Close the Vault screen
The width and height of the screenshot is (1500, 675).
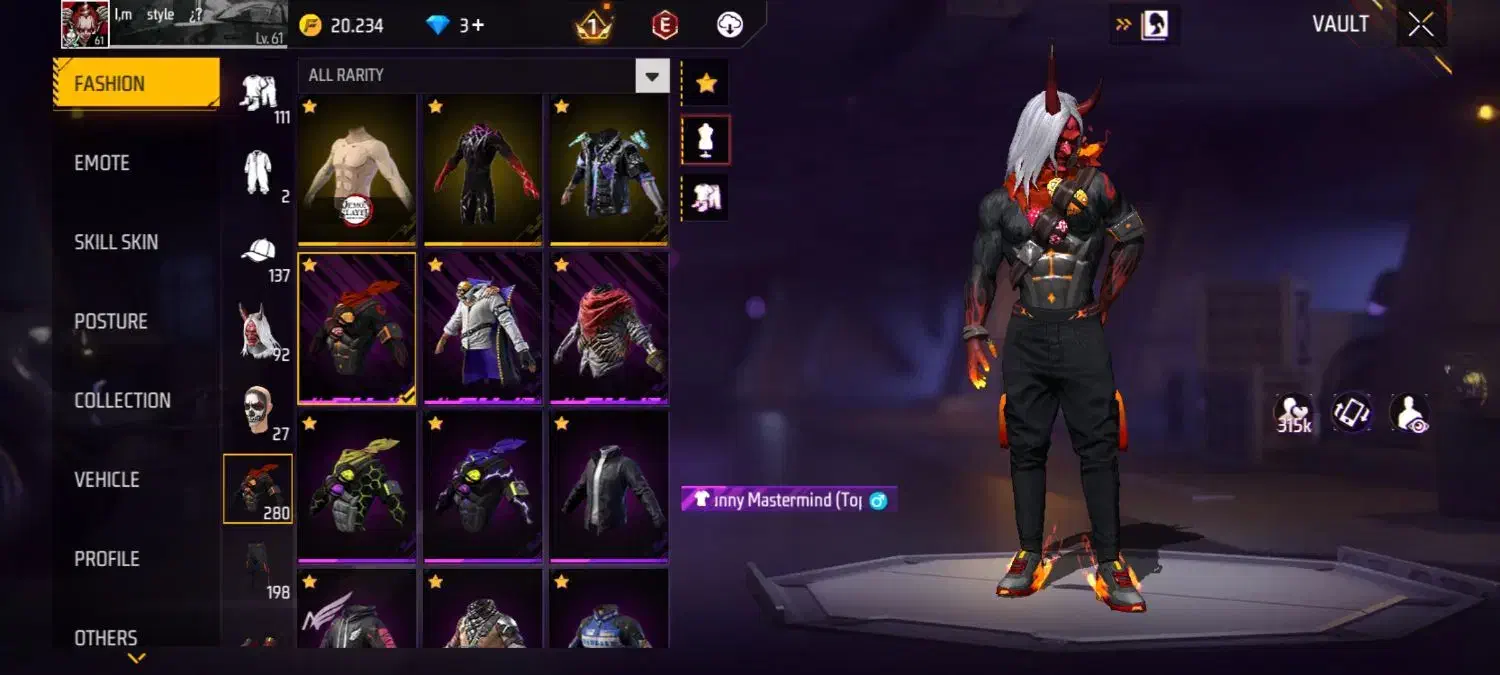click(x=1421, y=25)
